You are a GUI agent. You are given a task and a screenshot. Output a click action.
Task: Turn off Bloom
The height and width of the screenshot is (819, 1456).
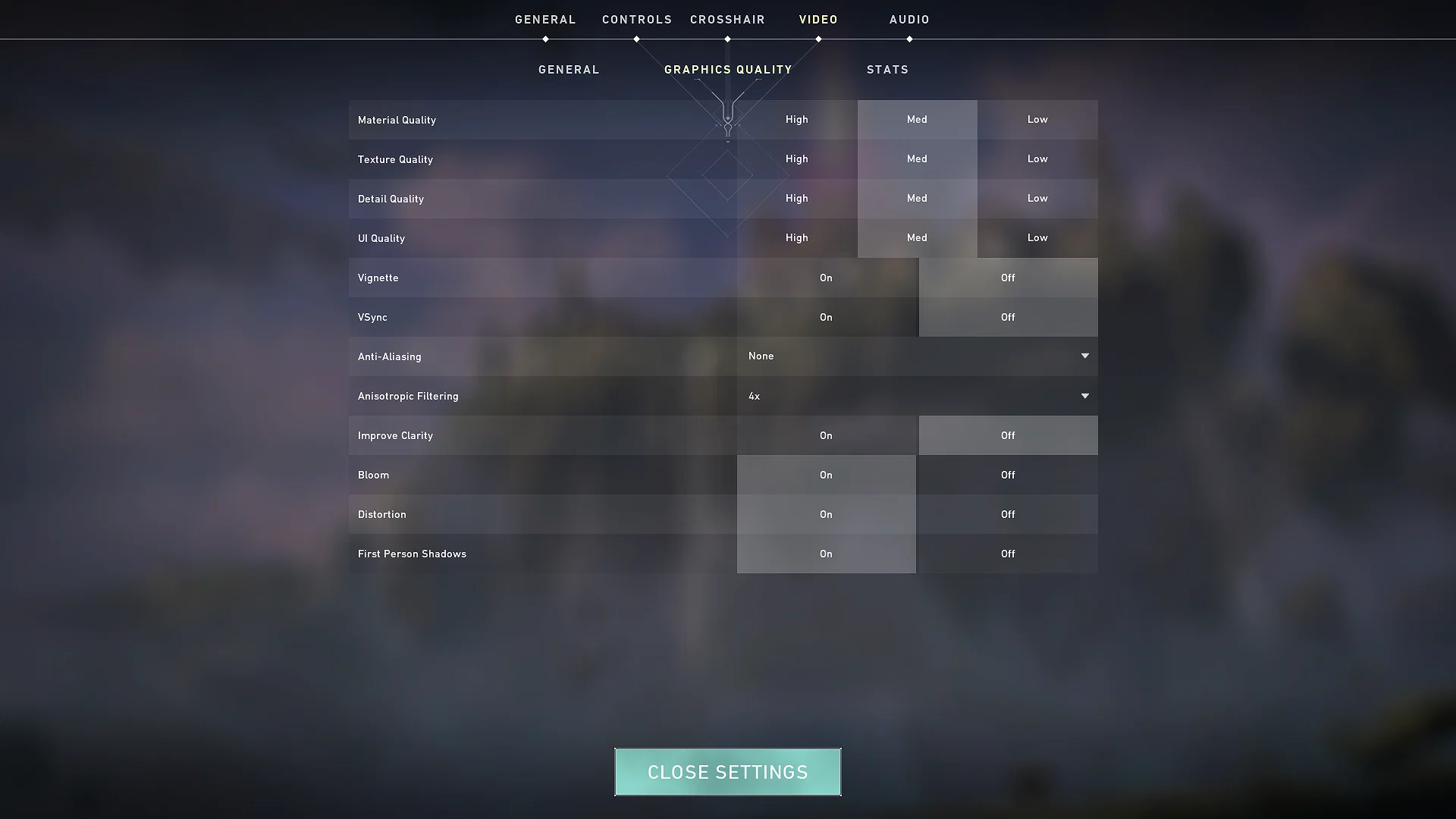click(x=1008, y=475)
